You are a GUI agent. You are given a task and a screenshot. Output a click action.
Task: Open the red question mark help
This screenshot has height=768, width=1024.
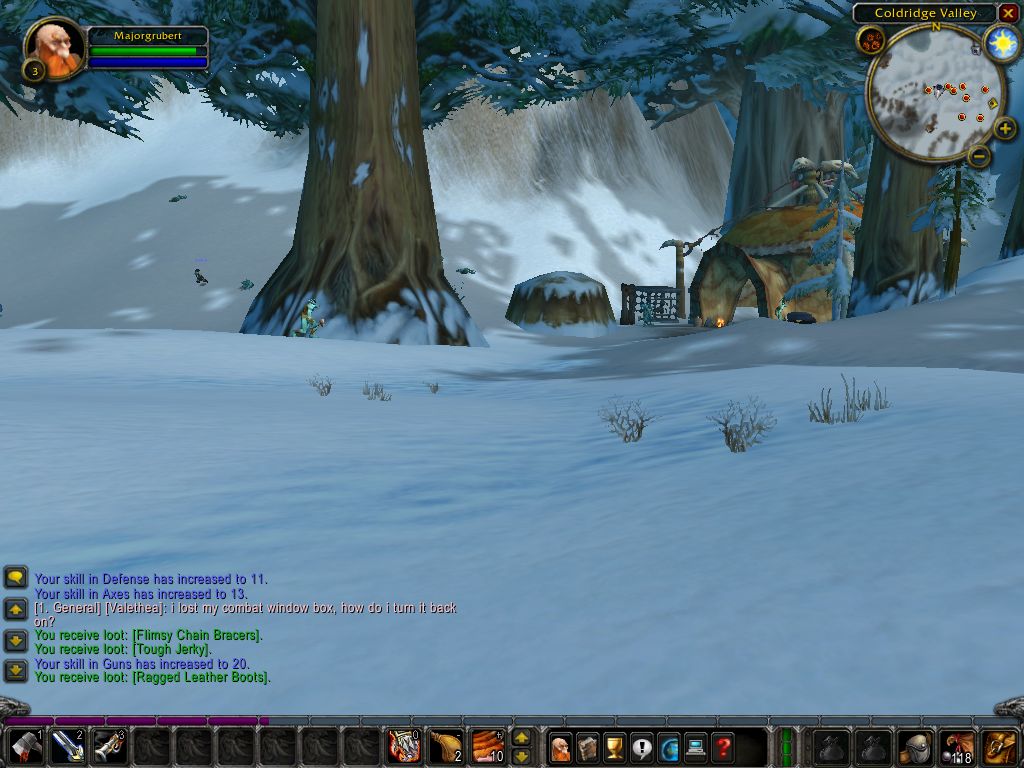pyautogui.click(x=723, y=747)
